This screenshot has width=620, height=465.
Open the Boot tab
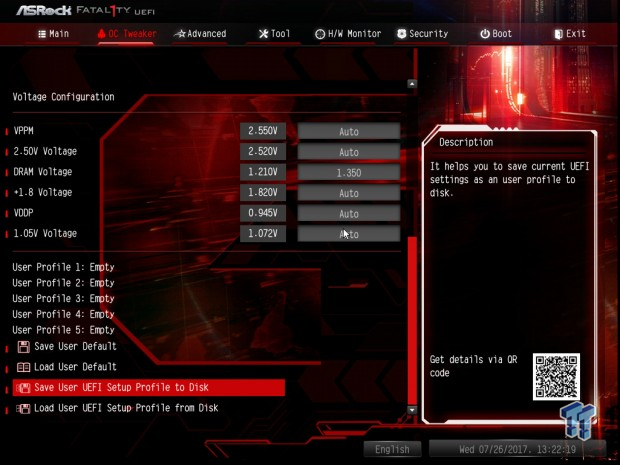pos(496,33)
